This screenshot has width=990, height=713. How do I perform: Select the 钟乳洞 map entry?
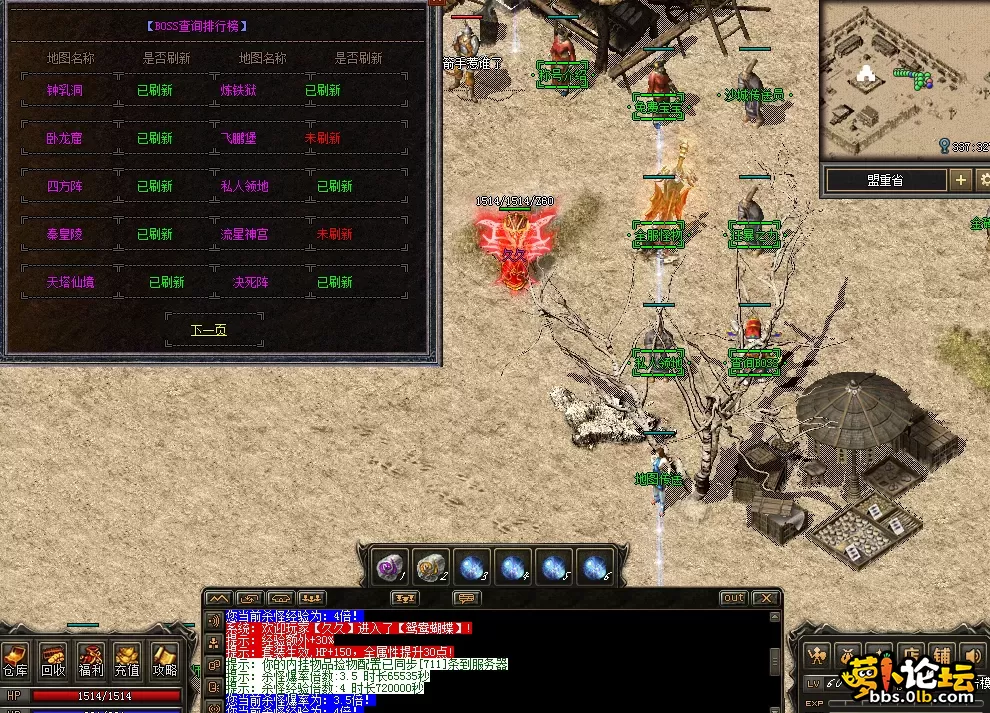pyautogui.click(x=67, y=90)
